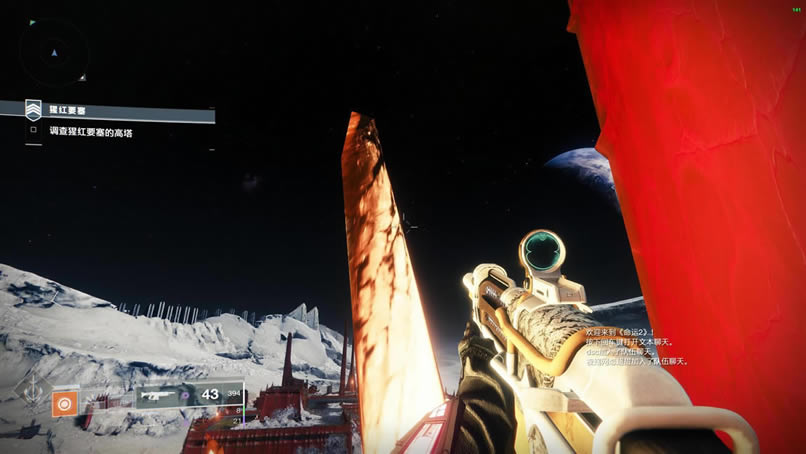Click the circular radar in the corner
Image resolution: width=806 pixels, height=454 pixels.
53,51
